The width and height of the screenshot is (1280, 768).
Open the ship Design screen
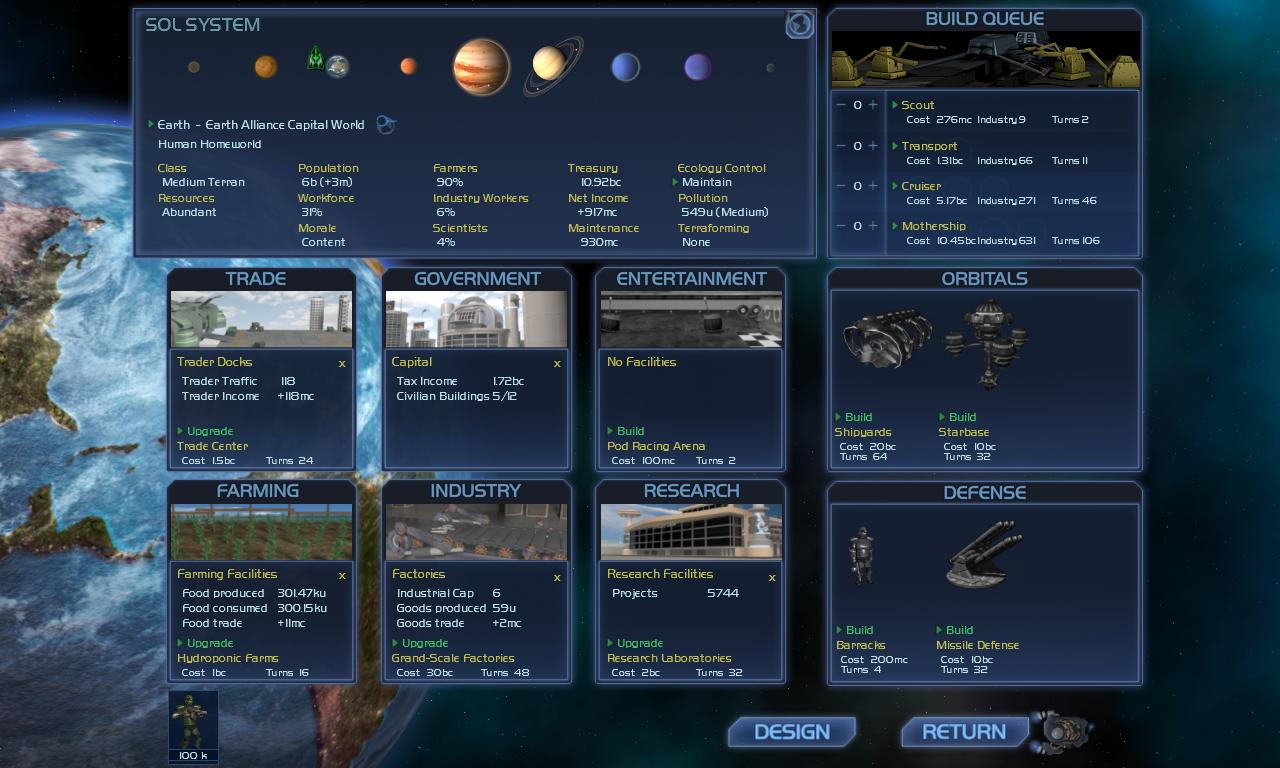click(791, 732)
